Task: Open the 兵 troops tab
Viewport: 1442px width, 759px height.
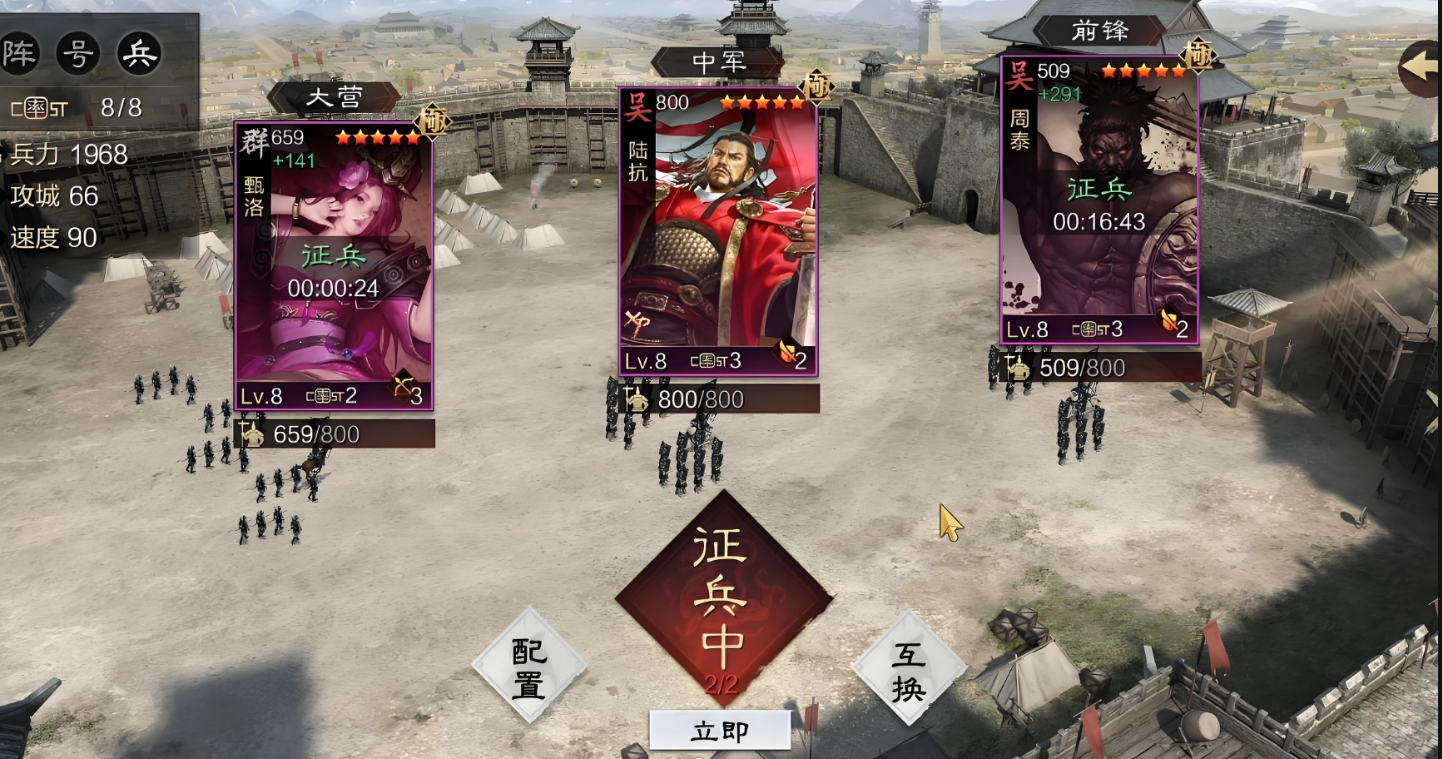Action: pyautogui.click(x=139, y=54)
